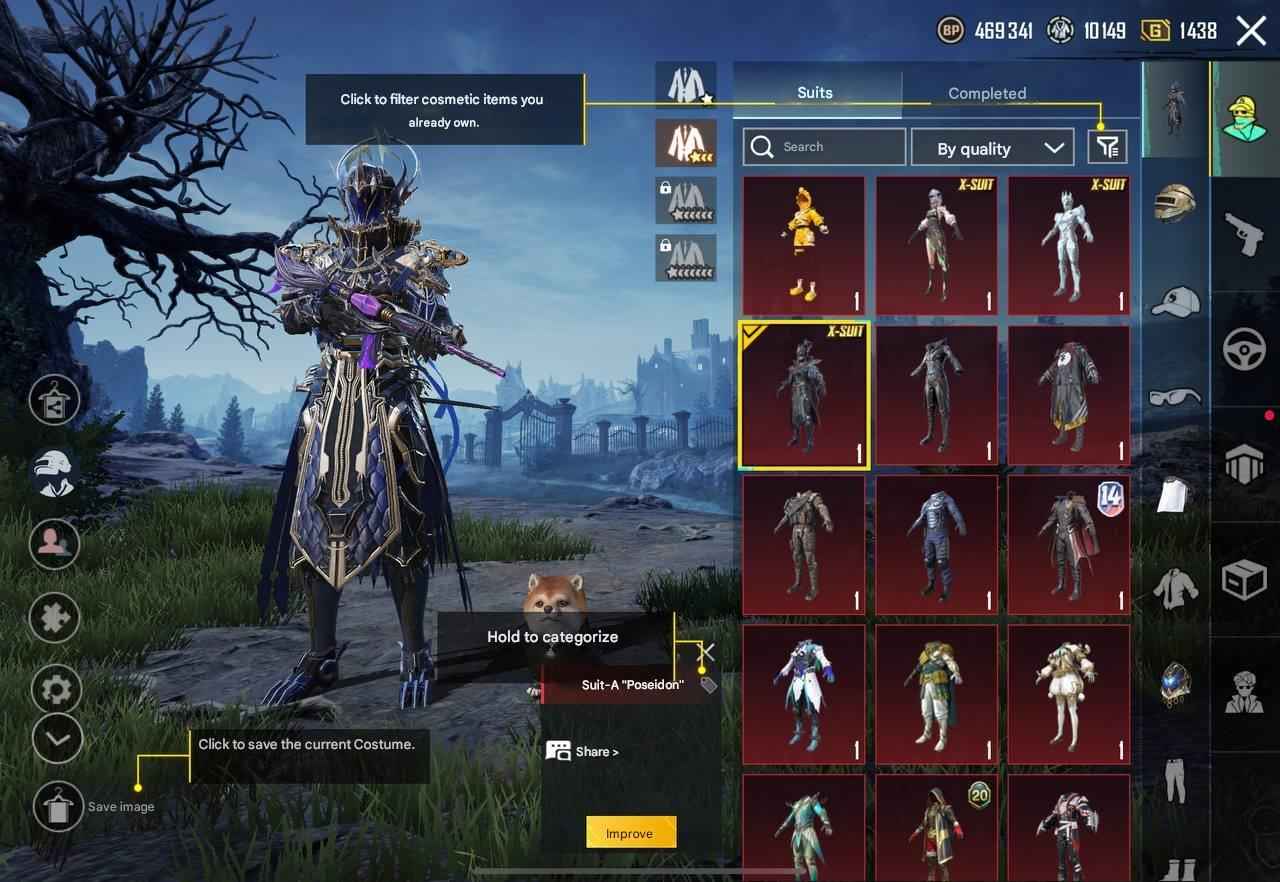Switch to the Completed tab
Image resolution: width=1280 pixels, height=882 pixels.
[987, 93]
